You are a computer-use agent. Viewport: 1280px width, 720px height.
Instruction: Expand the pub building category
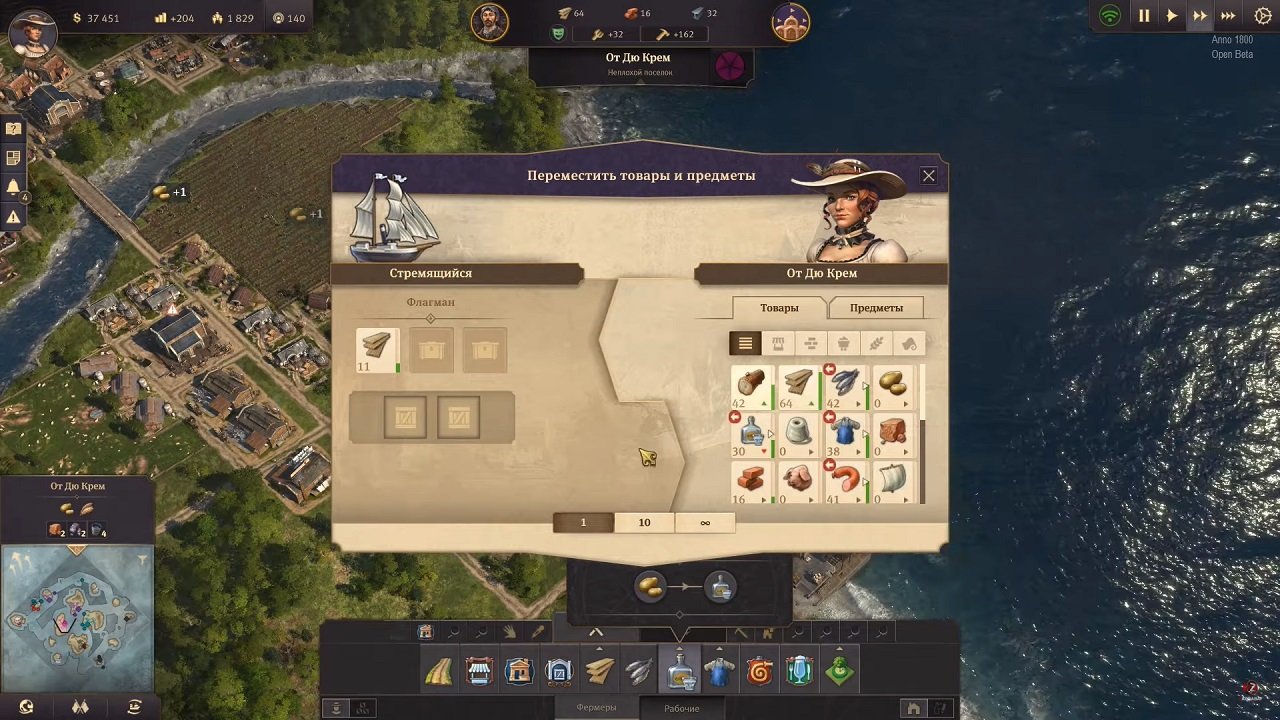pos(798,650)
